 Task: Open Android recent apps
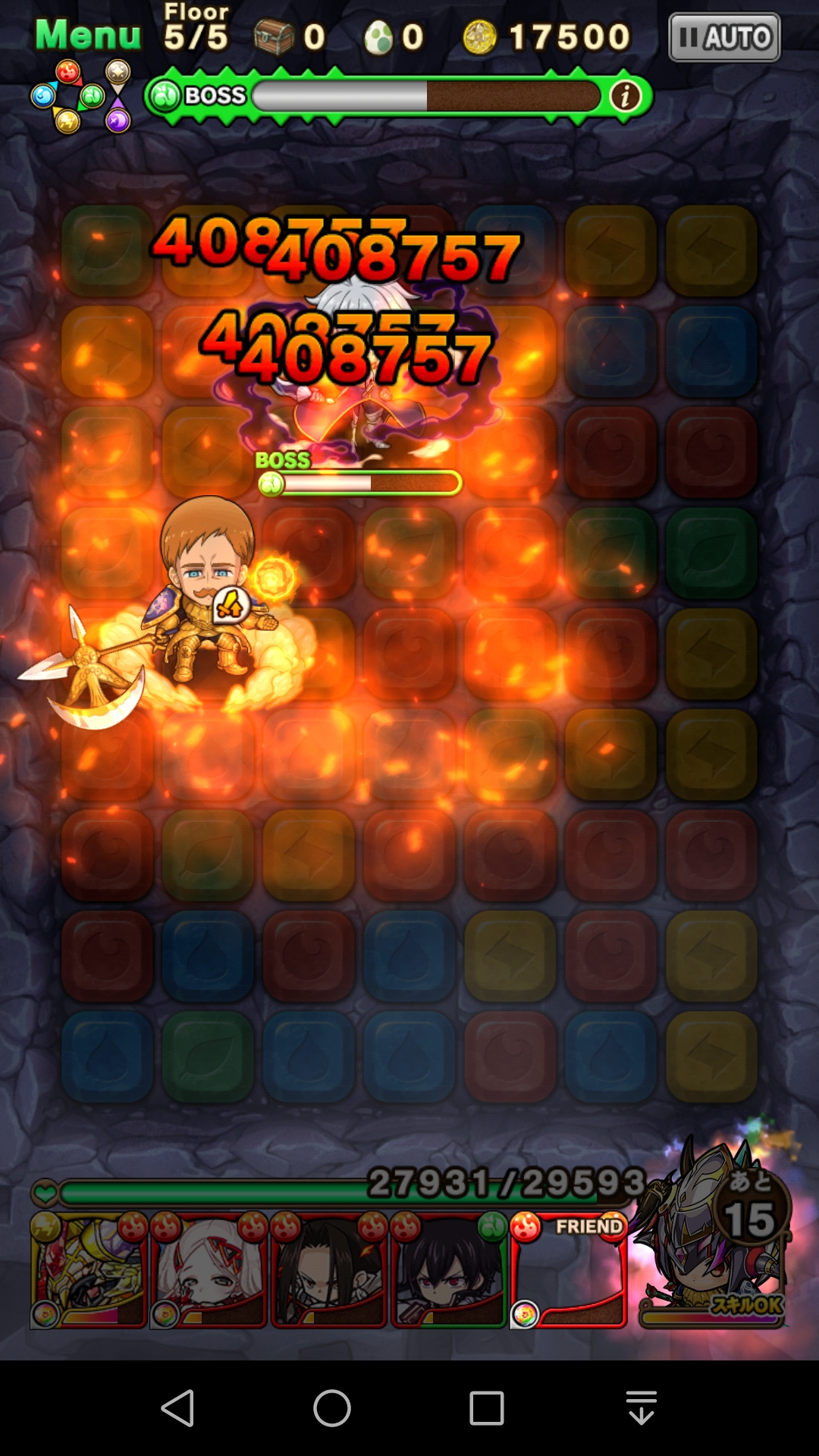(487, 1408)
